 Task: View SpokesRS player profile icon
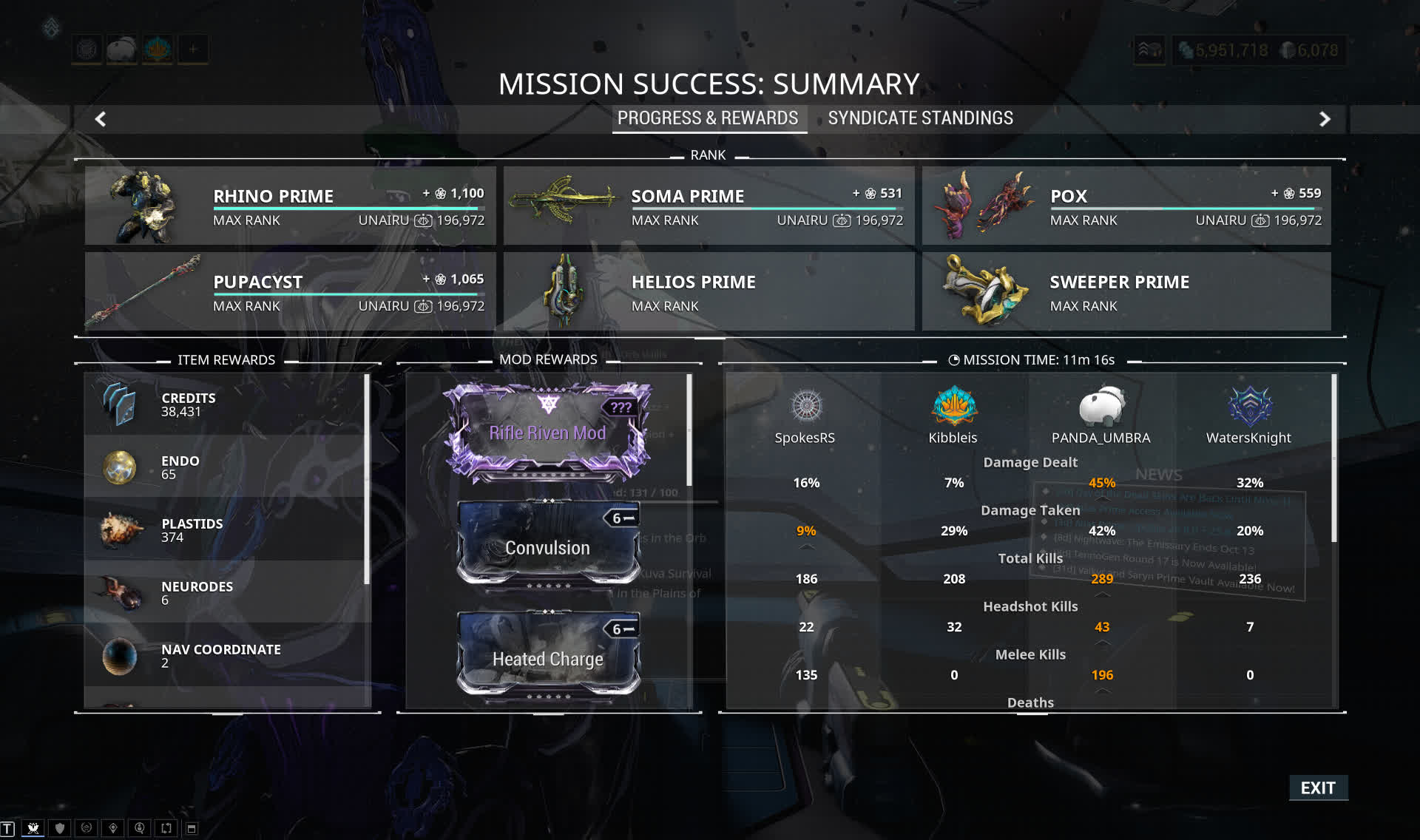tap(806, 406)
